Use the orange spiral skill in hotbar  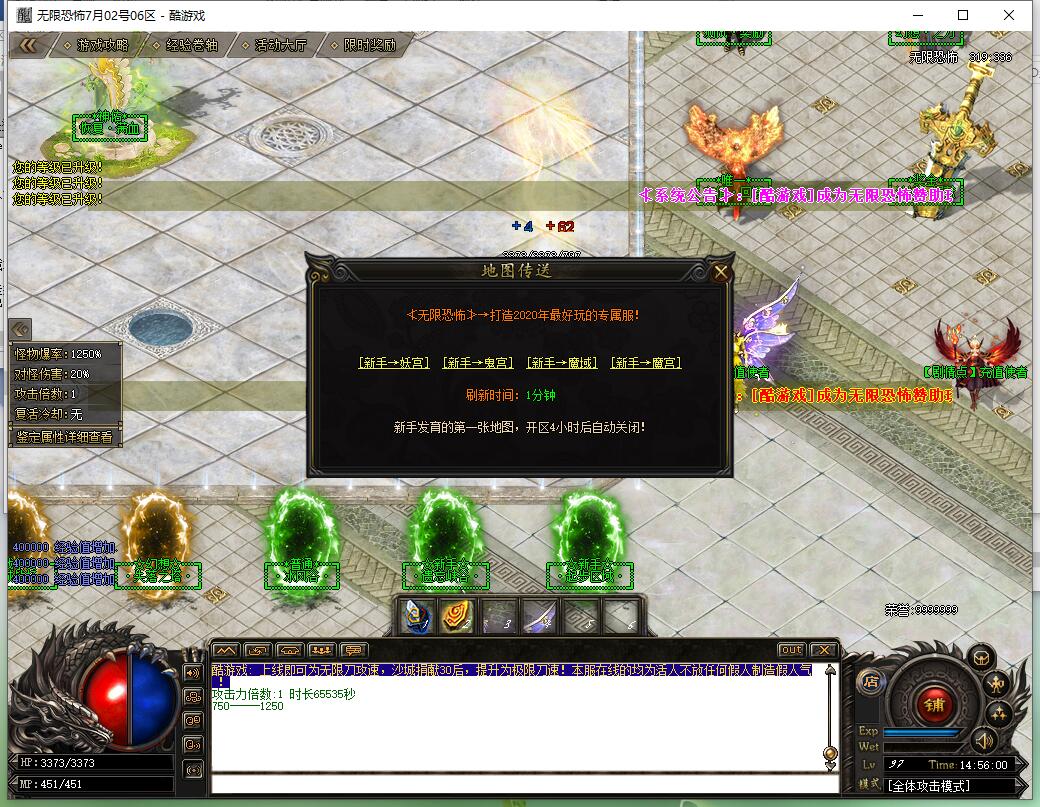(458, 617)
